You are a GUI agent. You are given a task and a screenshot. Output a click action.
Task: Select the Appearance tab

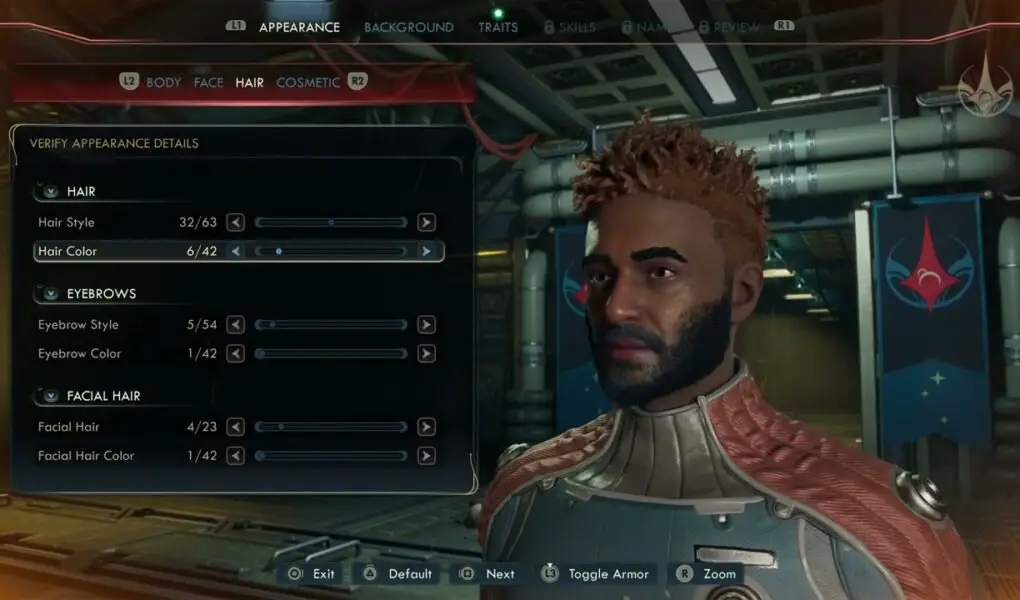[299, 27]
